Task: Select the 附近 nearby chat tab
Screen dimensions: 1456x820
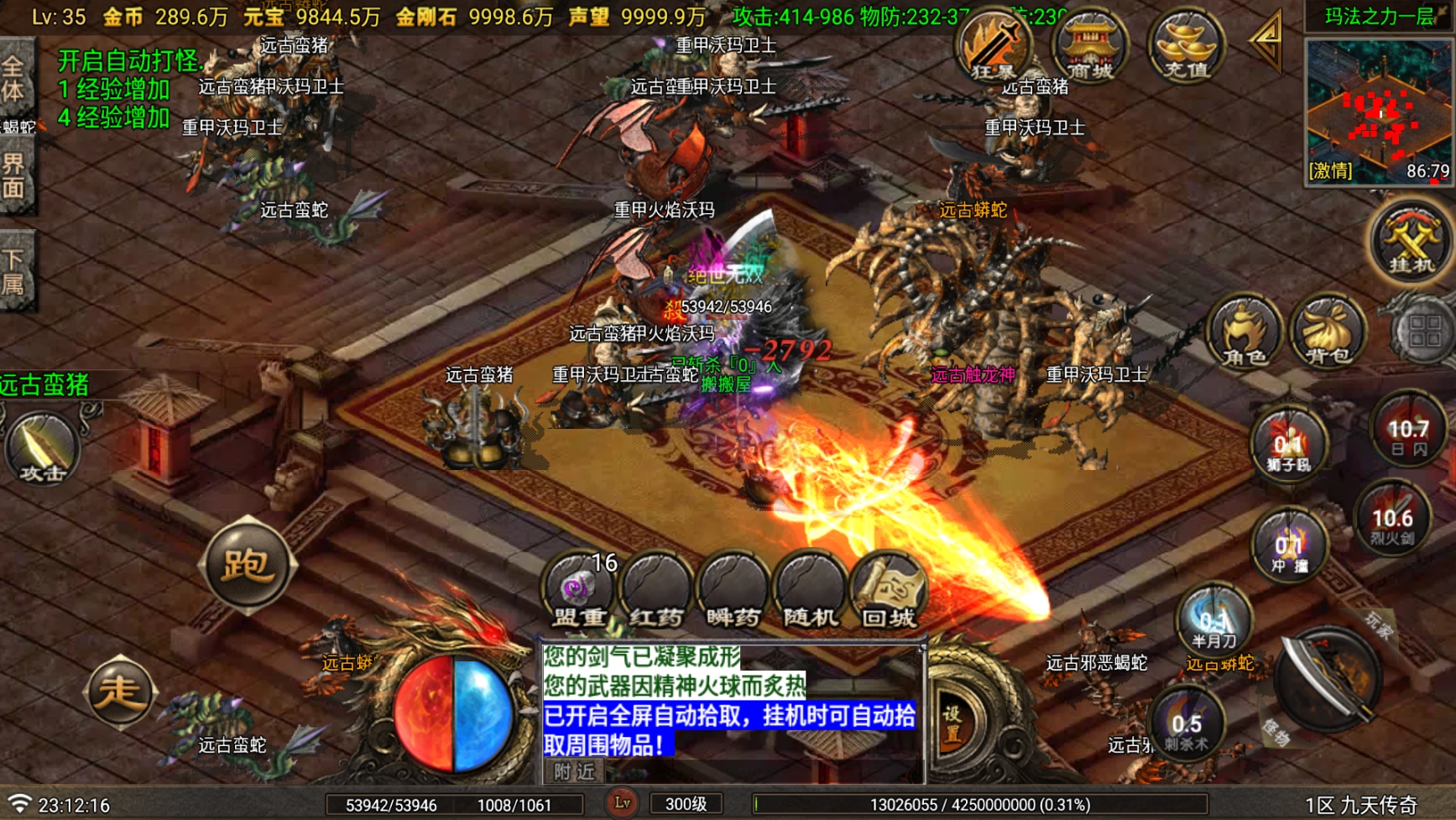Action: pyautogui.click(x=574, y=771)
